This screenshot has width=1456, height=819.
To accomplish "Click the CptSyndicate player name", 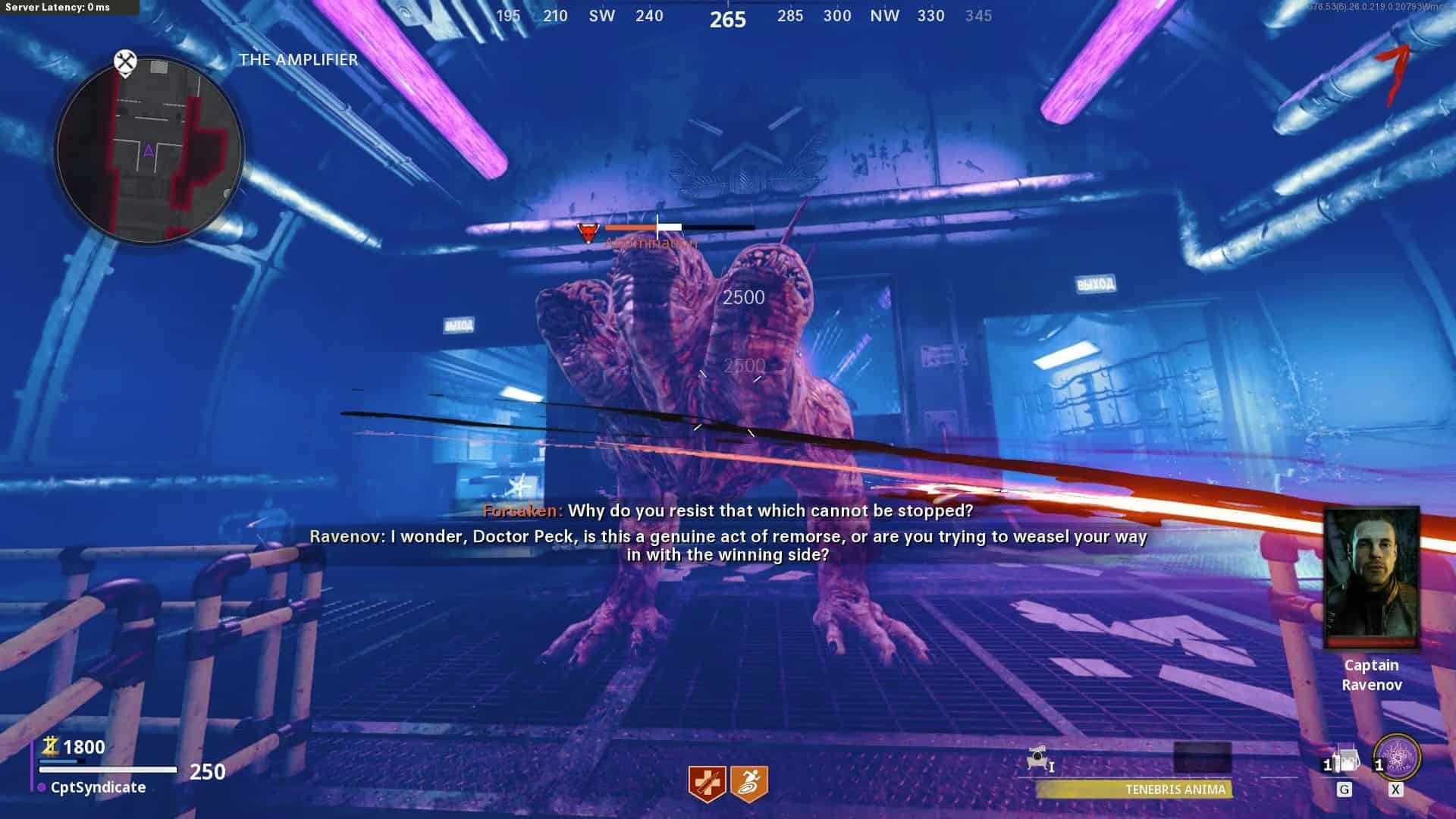I will click(98, 787).
